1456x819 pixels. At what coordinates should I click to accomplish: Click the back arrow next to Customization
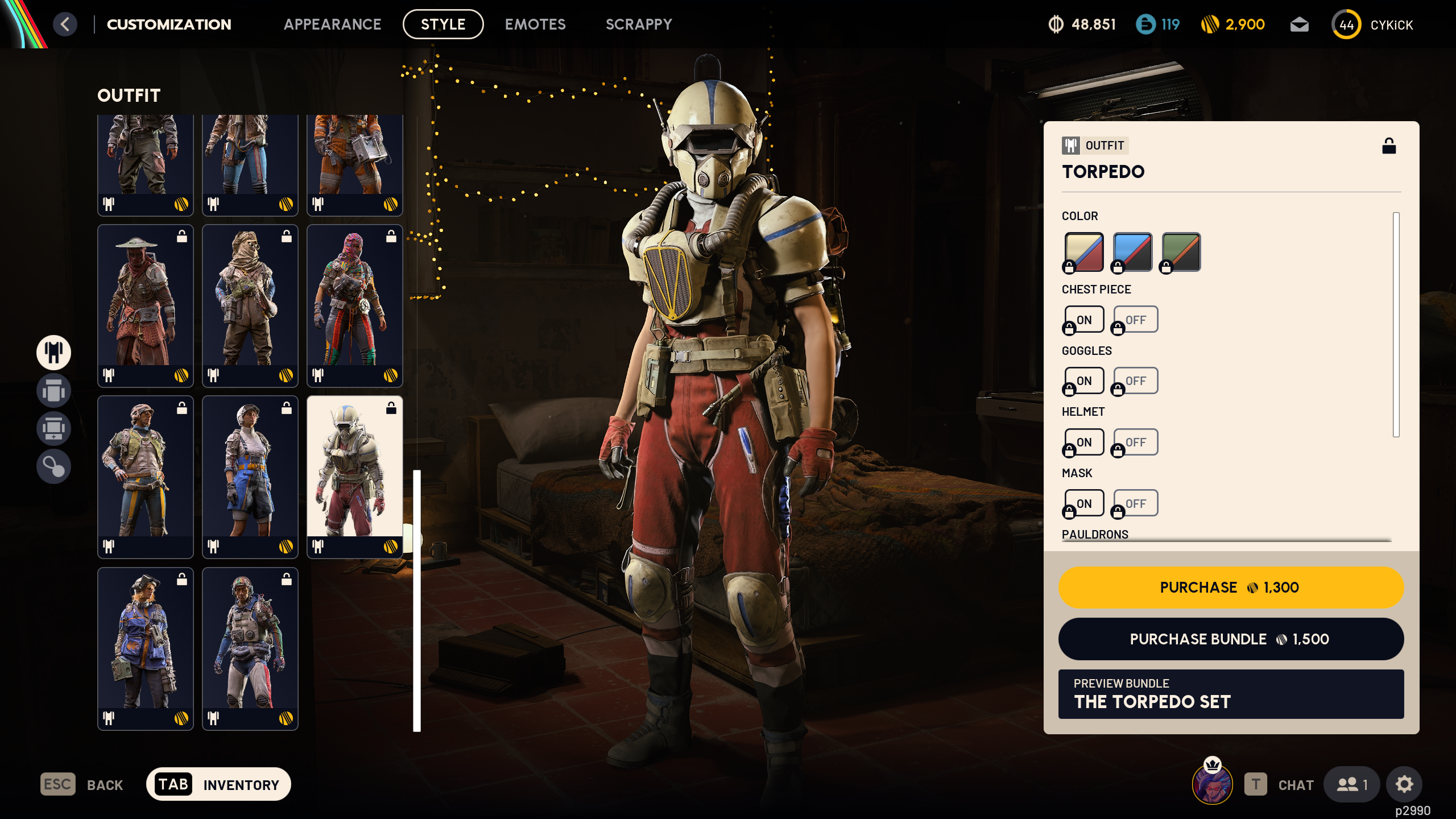(65, 24)
